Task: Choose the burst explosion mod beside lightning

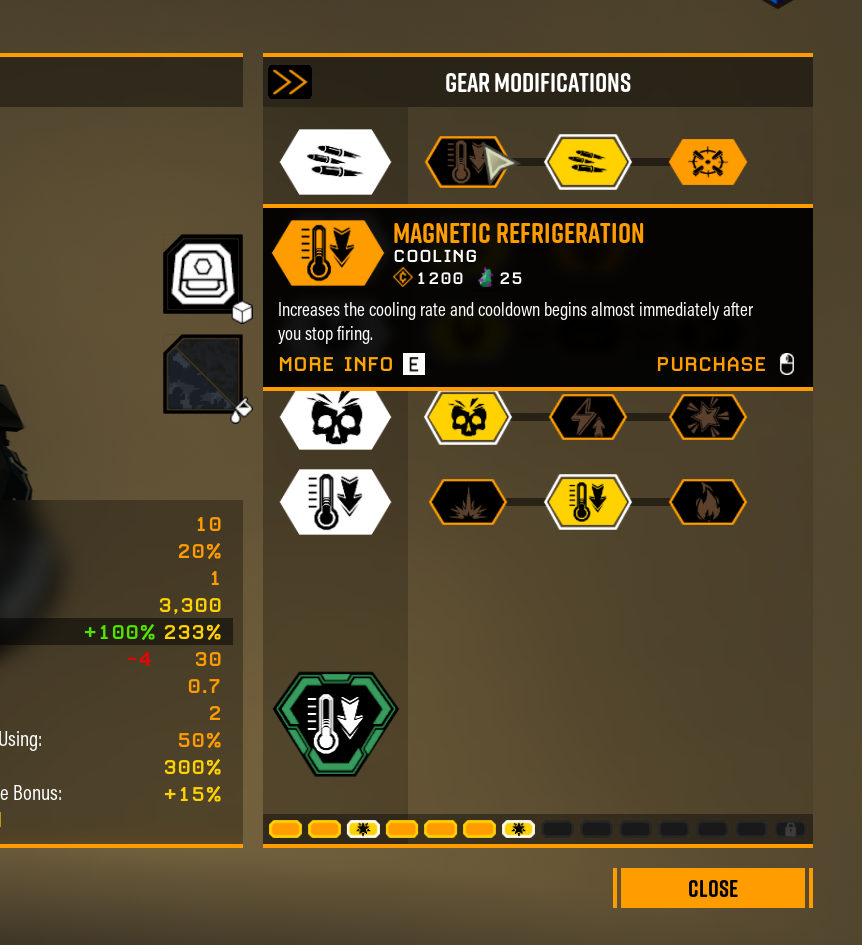Action: coord(707,417)
